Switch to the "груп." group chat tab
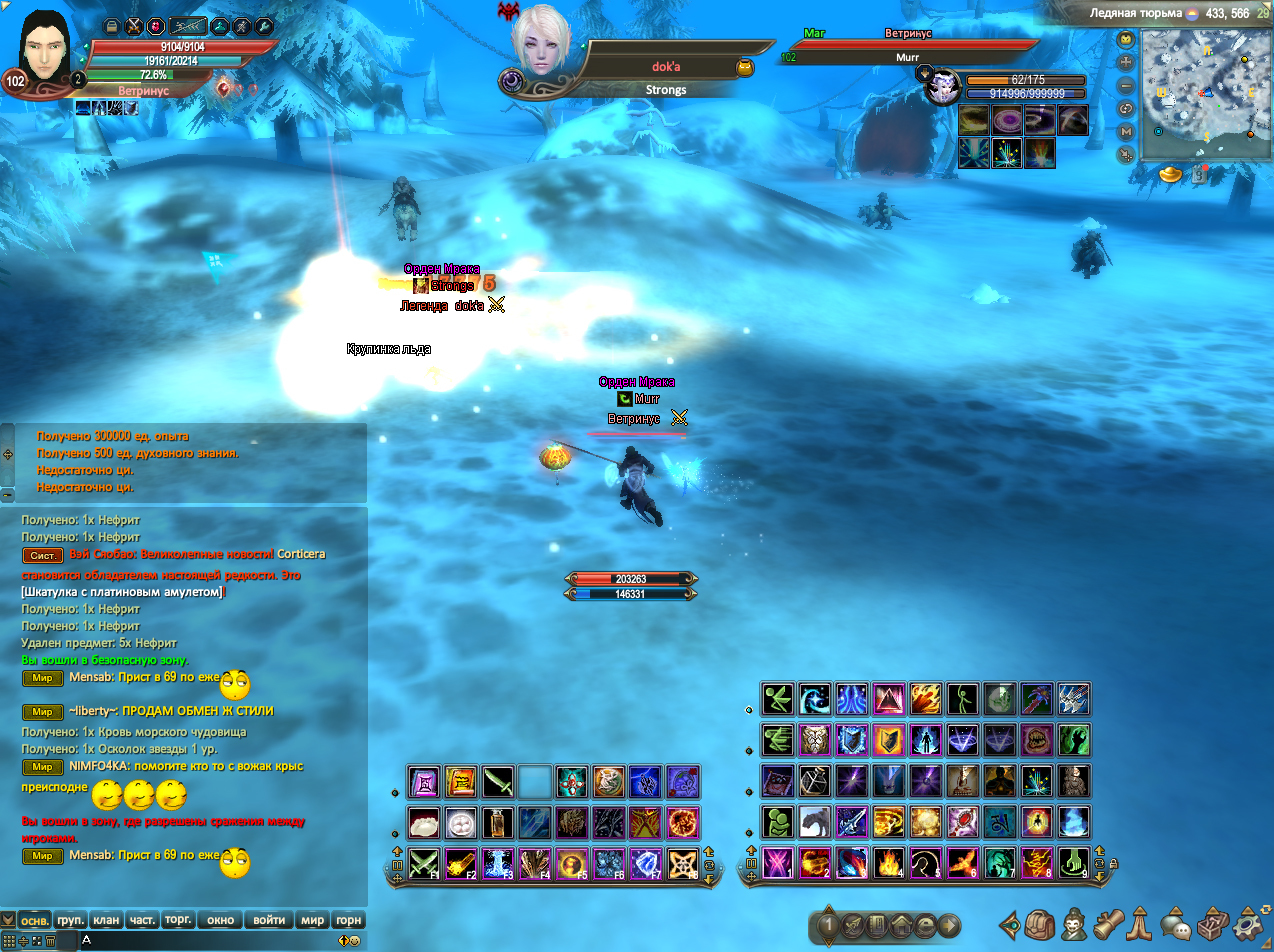The image size is (1274, 952). (70, 920)
